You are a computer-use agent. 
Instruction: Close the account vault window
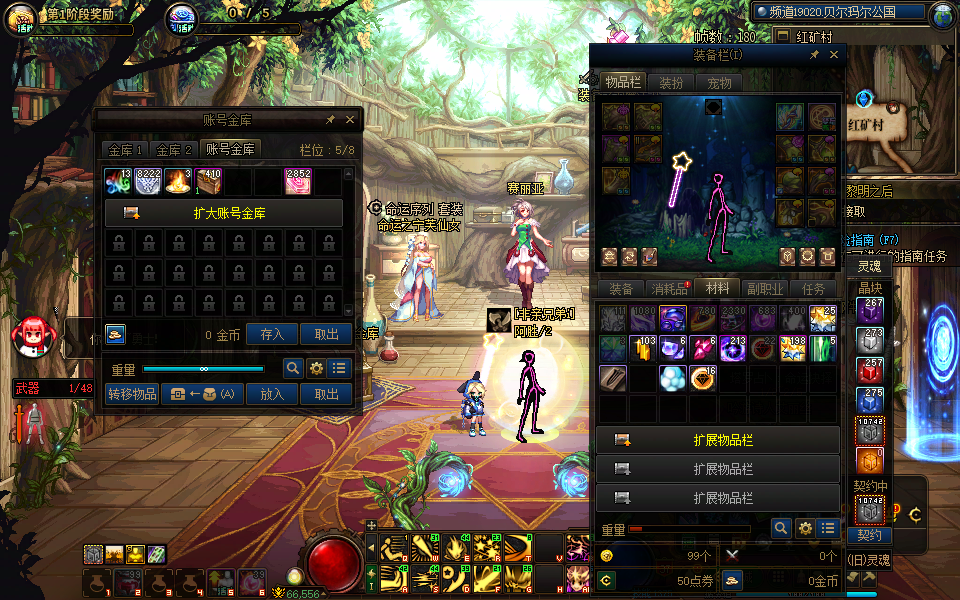(x=350, y=120)
